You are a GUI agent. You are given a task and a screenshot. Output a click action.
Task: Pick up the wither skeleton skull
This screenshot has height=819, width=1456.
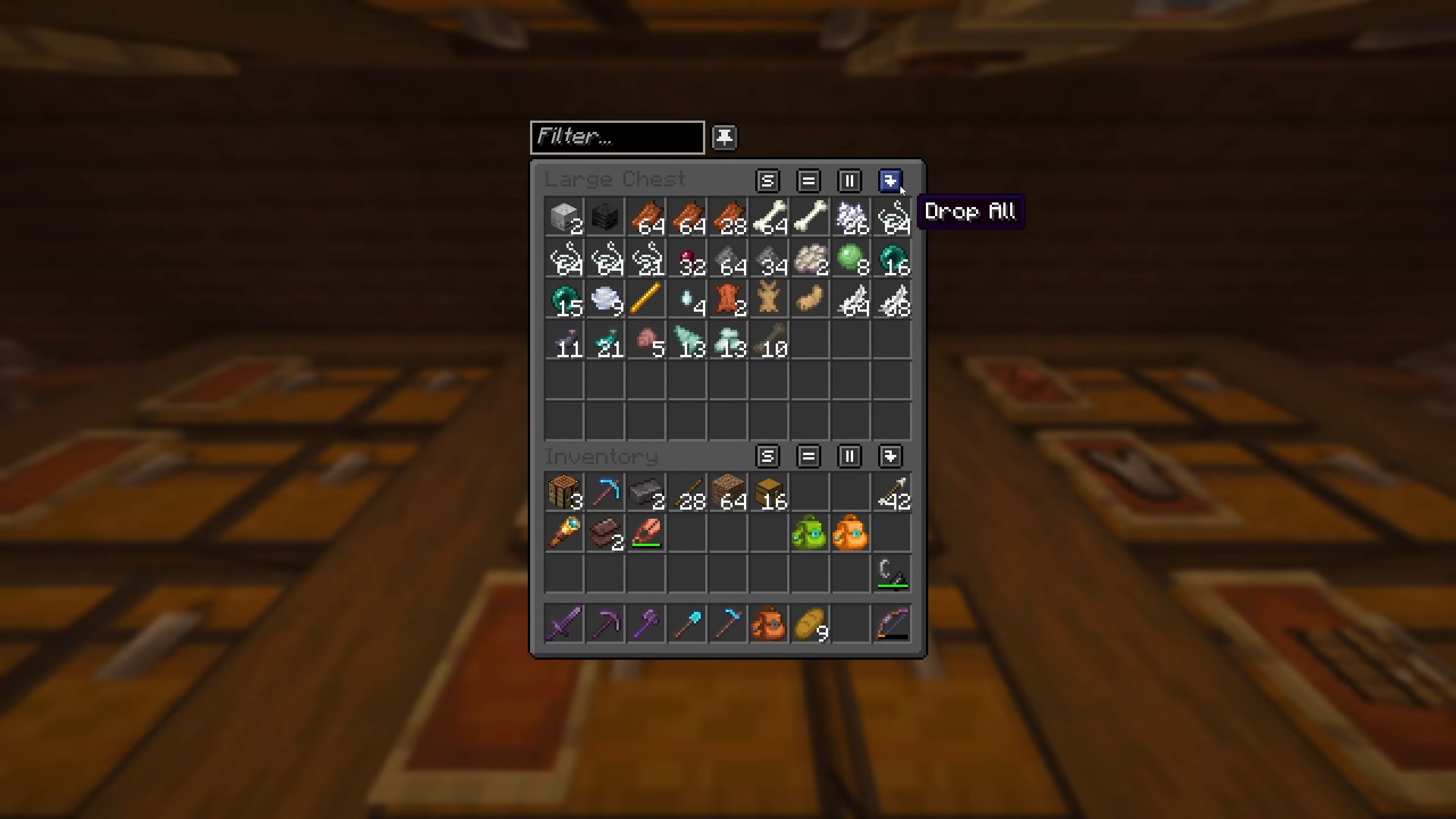tap(605, 218)
